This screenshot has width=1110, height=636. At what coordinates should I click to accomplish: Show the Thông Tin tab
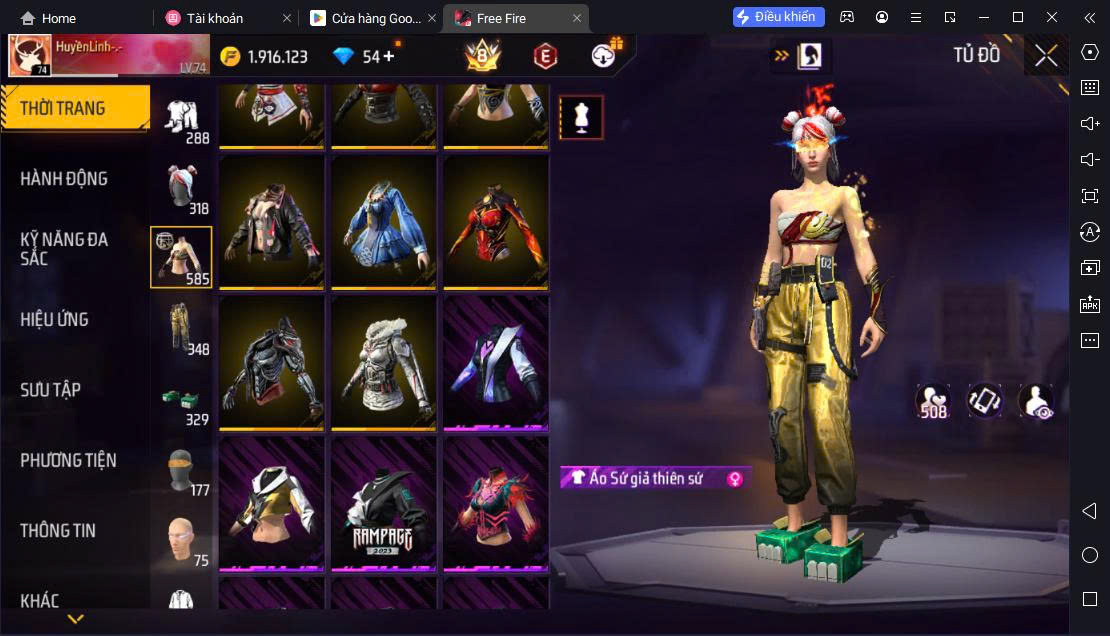(58, 531)
